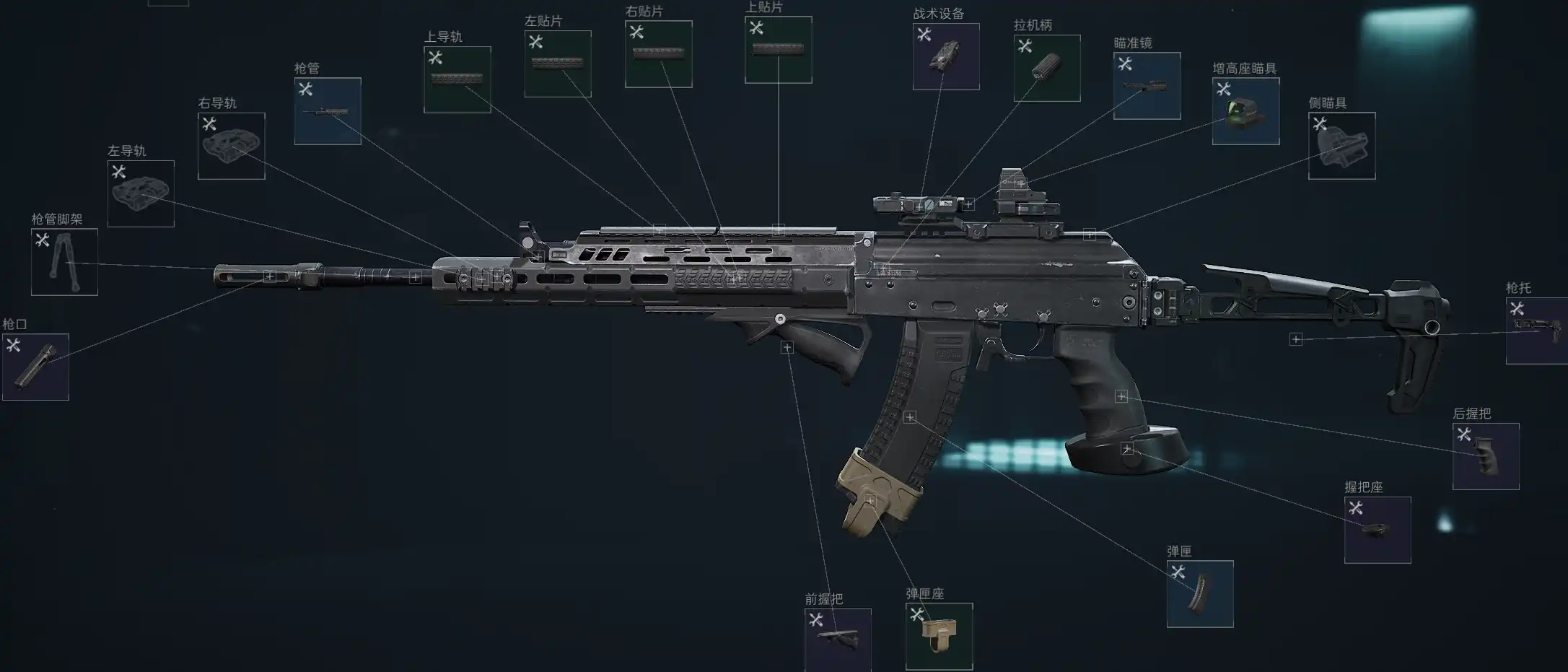Select the 右导轨 right rail slot
1568x672 pixels.
point(231,146)
